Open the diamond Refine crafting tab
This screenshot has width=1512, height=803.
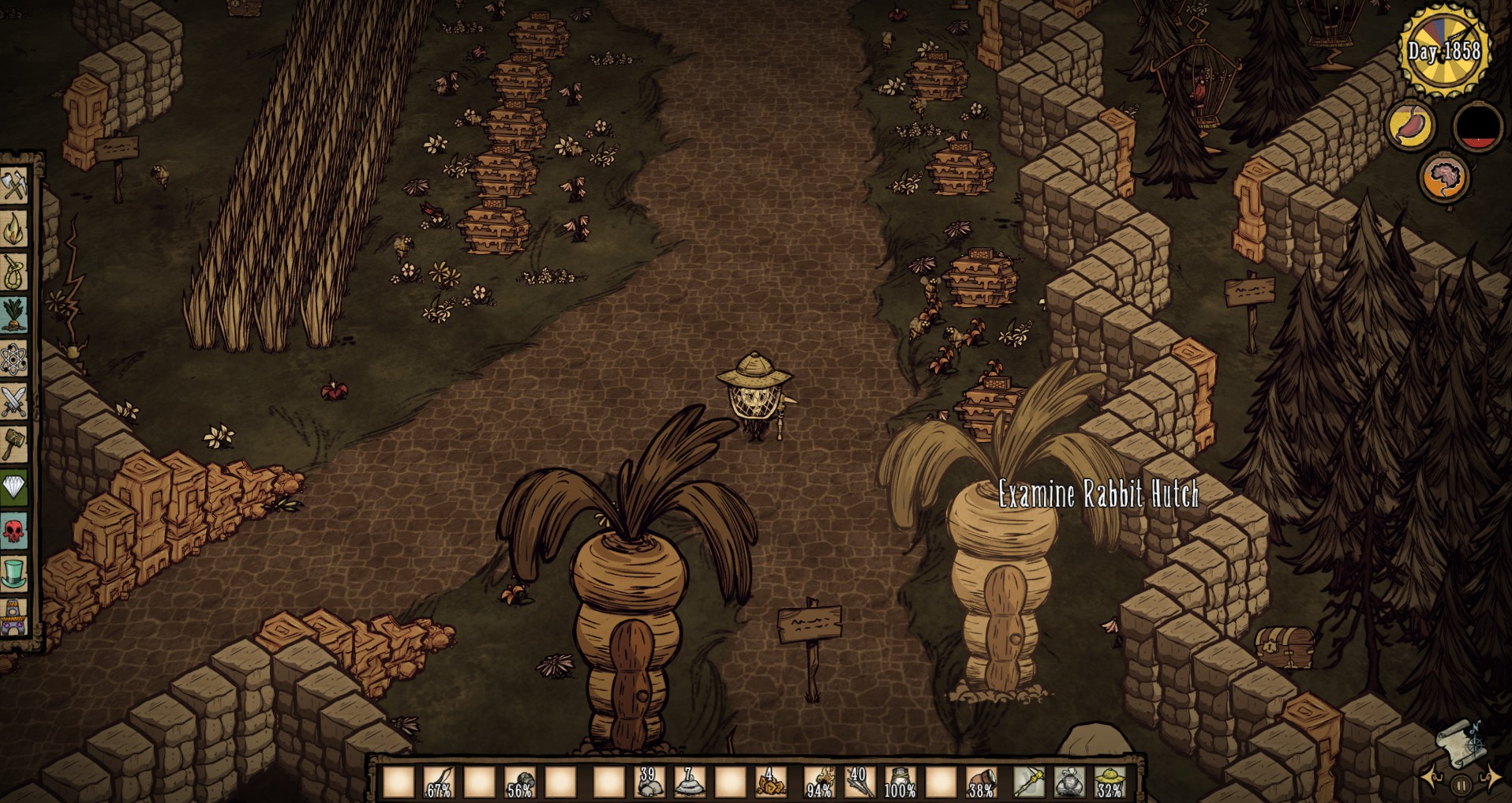click(14, 487)
